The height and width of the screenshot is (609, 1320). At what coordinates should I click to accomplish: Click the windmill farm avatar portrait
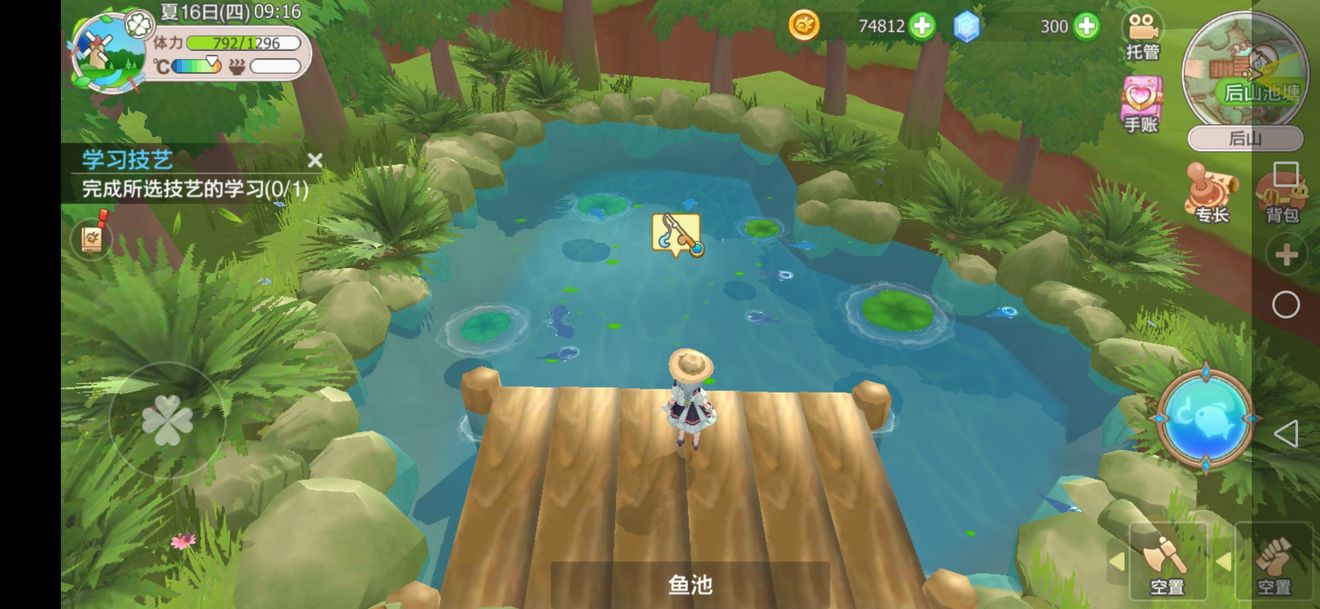pyautogui.click(x=107, y=52)
